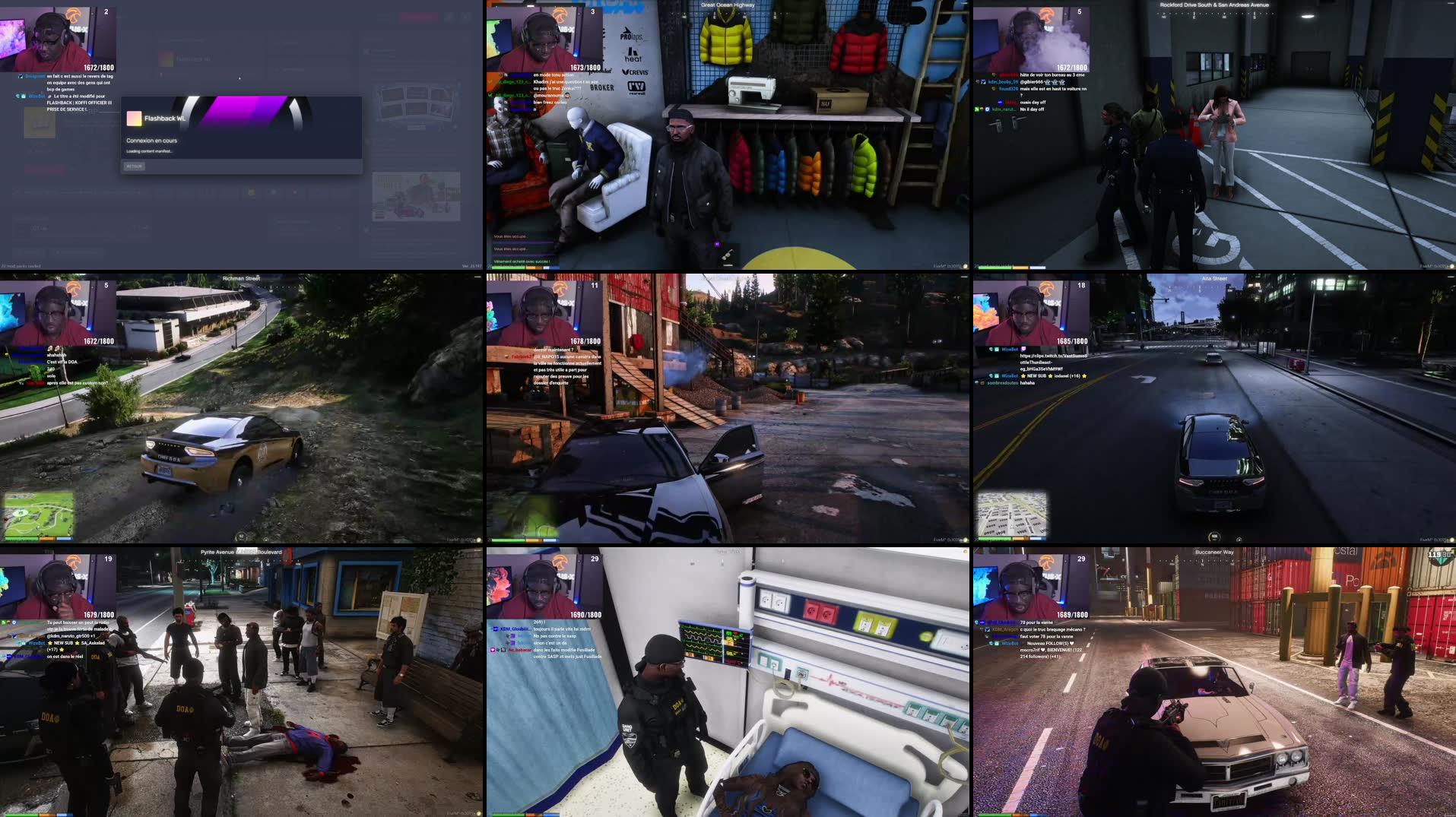This screenshot has height=817, width=1456.
Task: Open the clips.twitch.tv link posted in chat
Action: (1053, 357)
